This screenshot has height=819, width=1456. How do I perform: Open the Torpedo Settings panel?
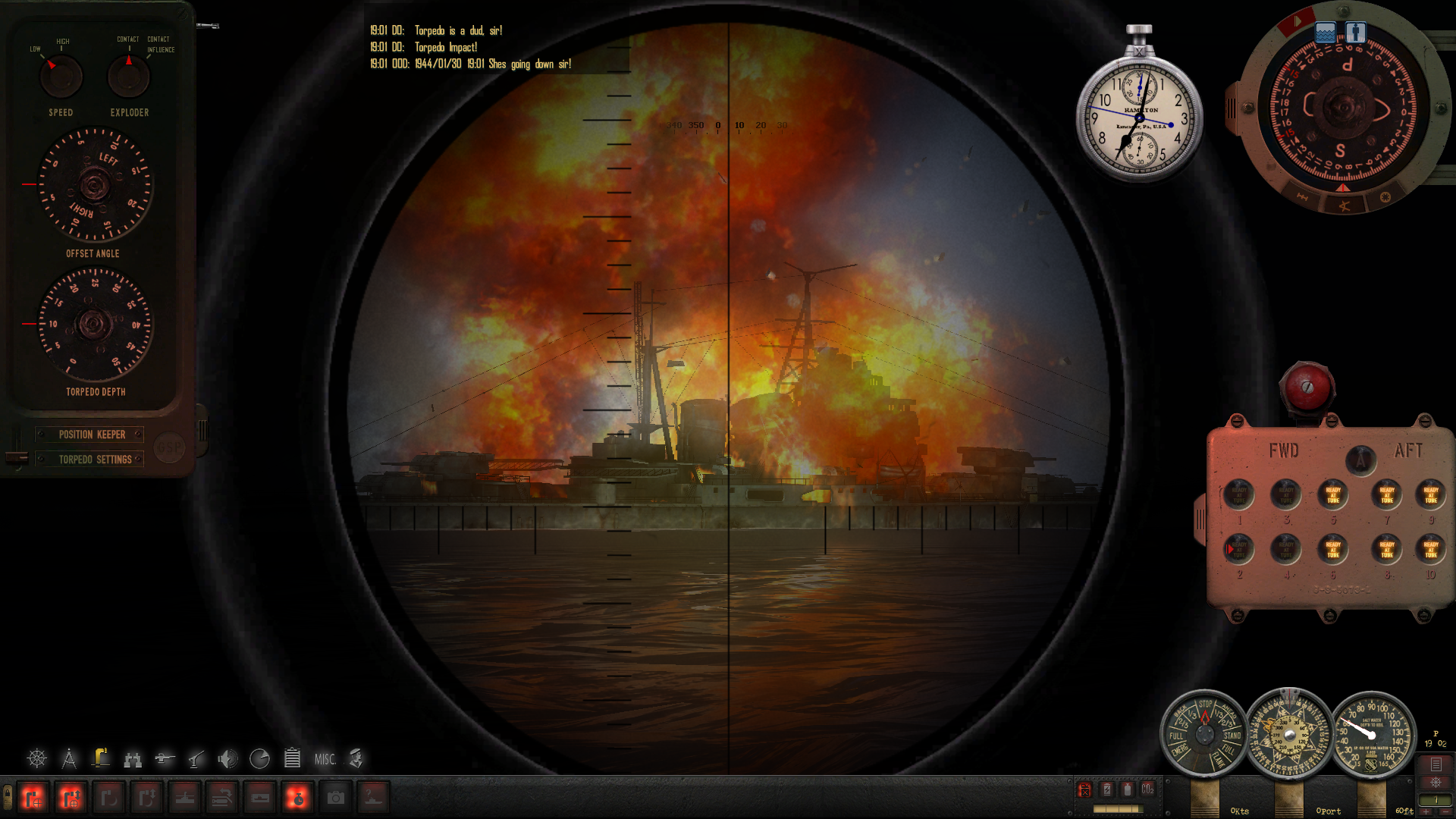click(x=95, y=460)
